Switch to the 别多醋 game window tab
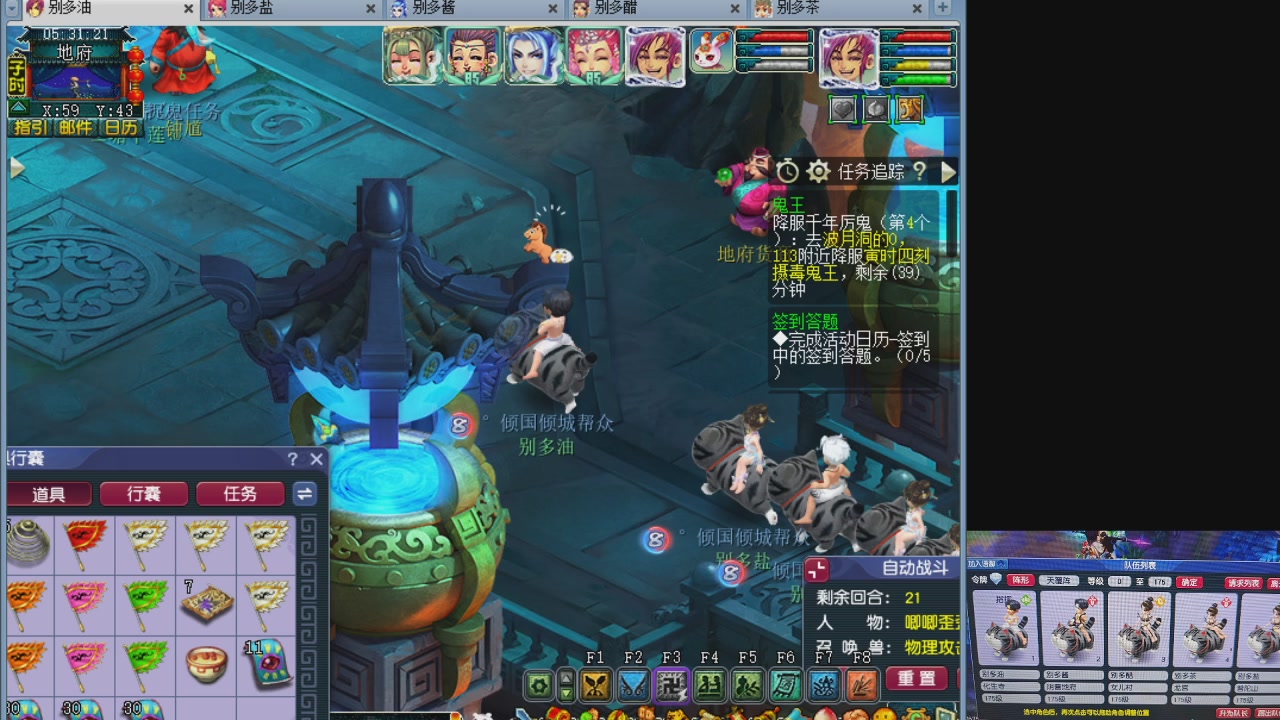Screen dimensions: 1280x720 (627, 8)
